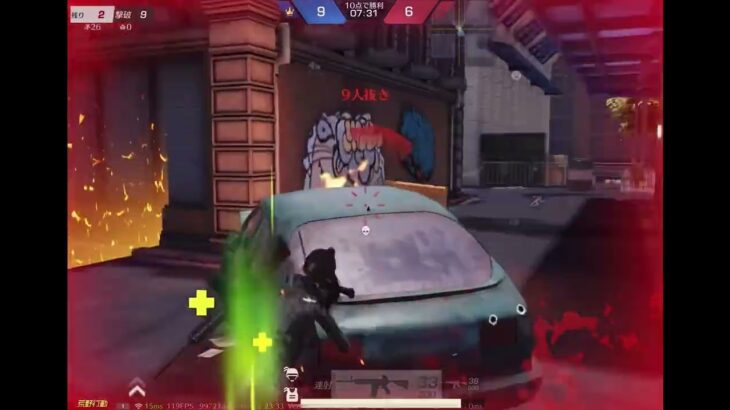Tap the helmet armor icon

(x=290, y=373)
